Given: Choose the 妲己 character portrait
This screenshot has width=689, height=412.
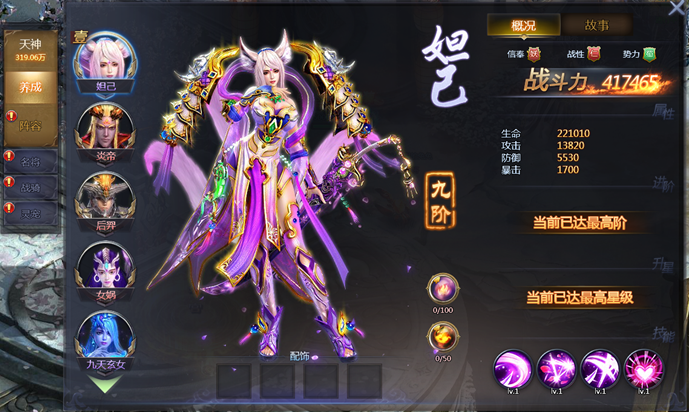Looking at the screenshot, I should [x=105, y=61].
